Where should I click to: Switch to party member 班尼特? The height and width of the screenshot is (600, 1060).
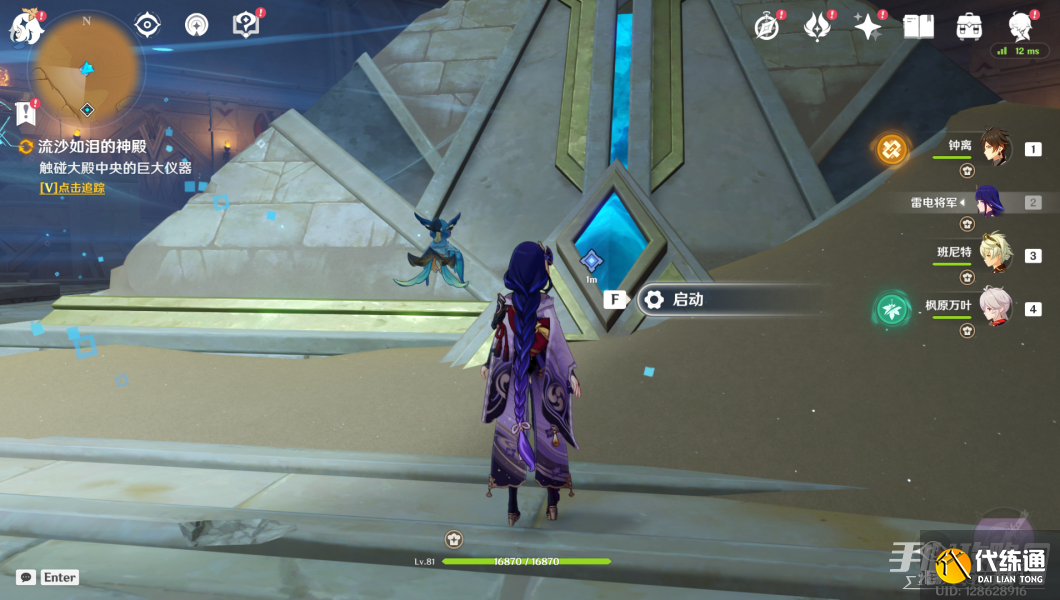pos(994,254)
